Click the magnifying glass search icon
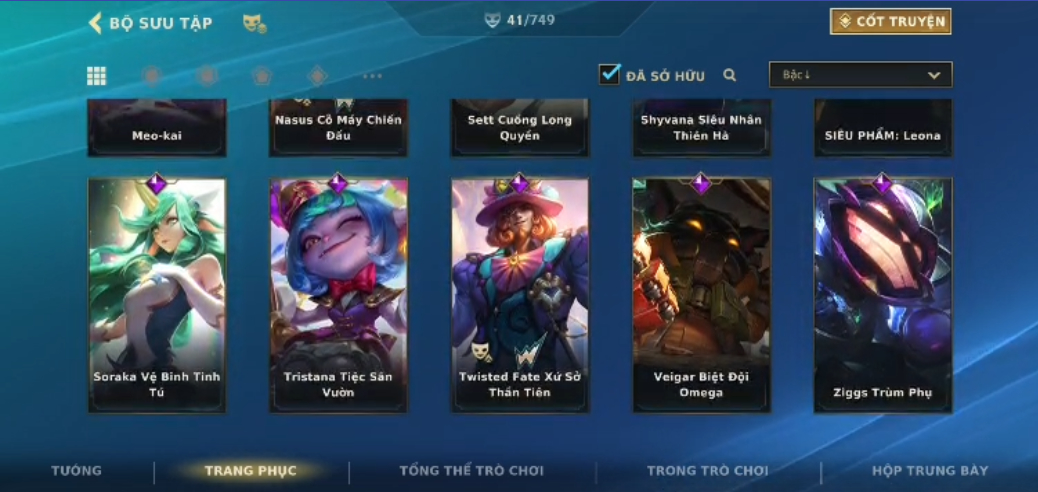 coord(730,75)
